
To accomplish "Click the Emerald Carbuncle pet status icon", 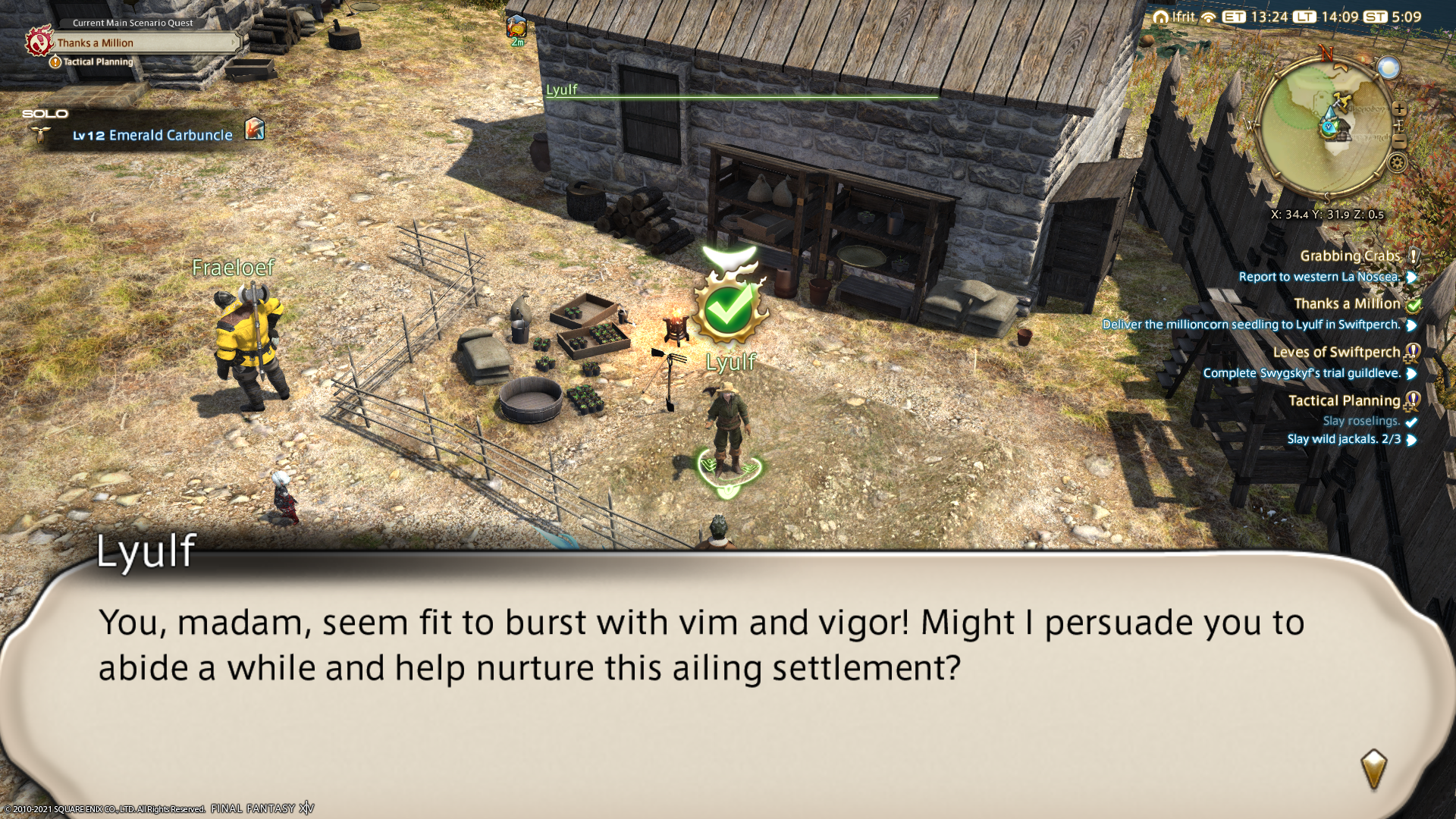I will click(x=255, y=129).
